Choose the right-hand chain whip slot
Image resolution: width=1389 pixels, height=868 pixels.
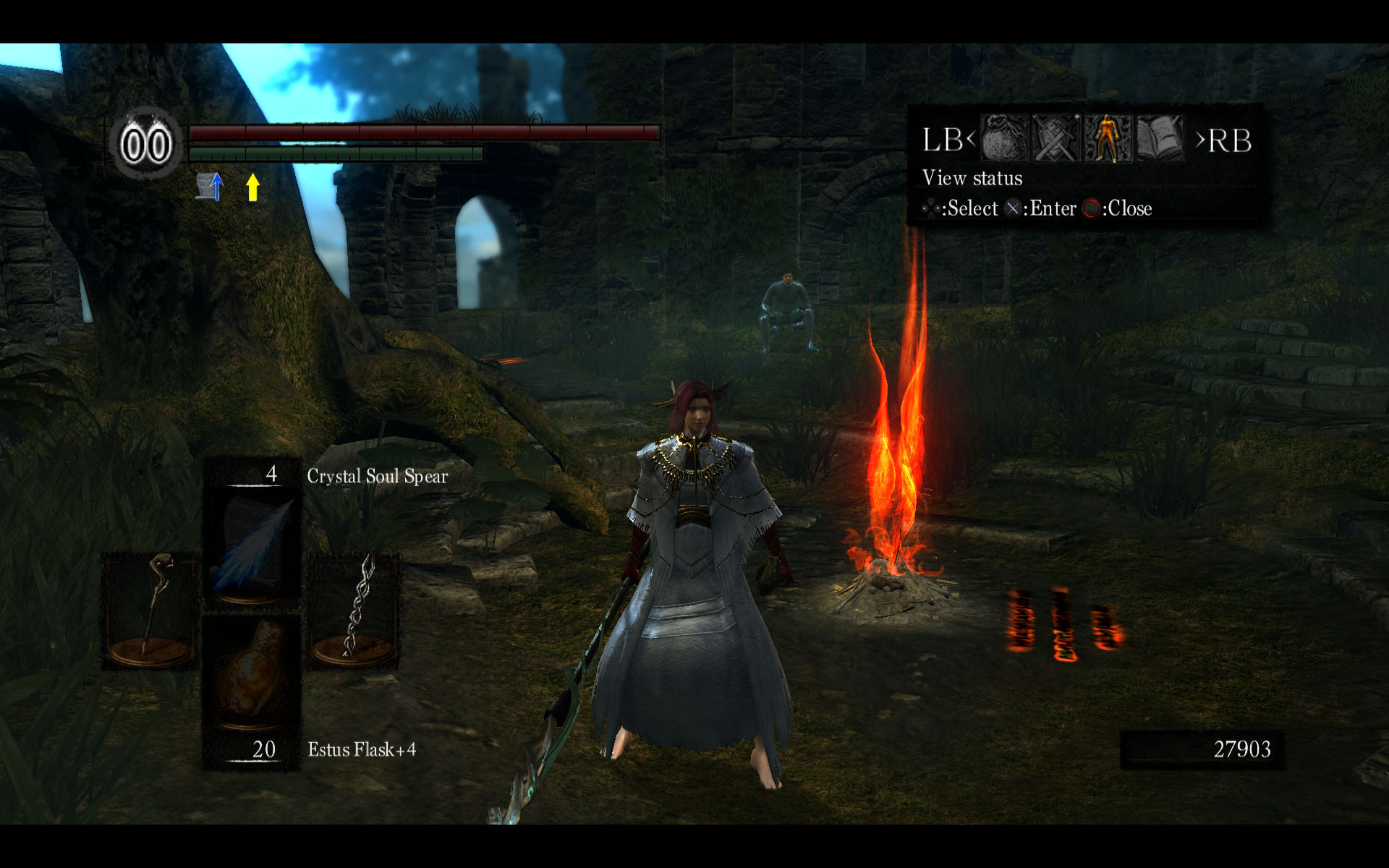click(x=354, y=611)
